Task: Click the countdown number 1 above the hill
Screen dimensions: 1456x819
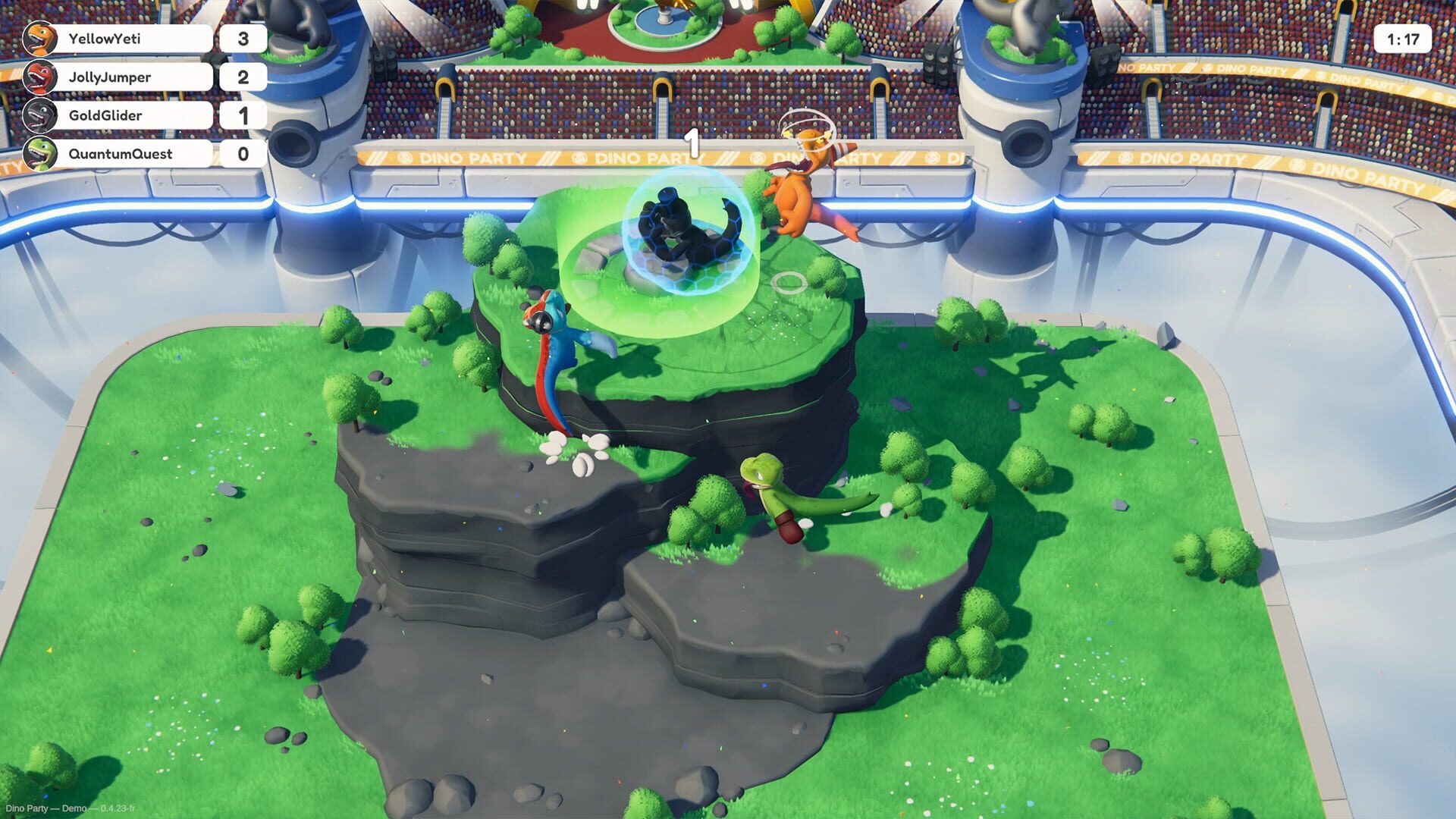Action: [x=692, y=144]
